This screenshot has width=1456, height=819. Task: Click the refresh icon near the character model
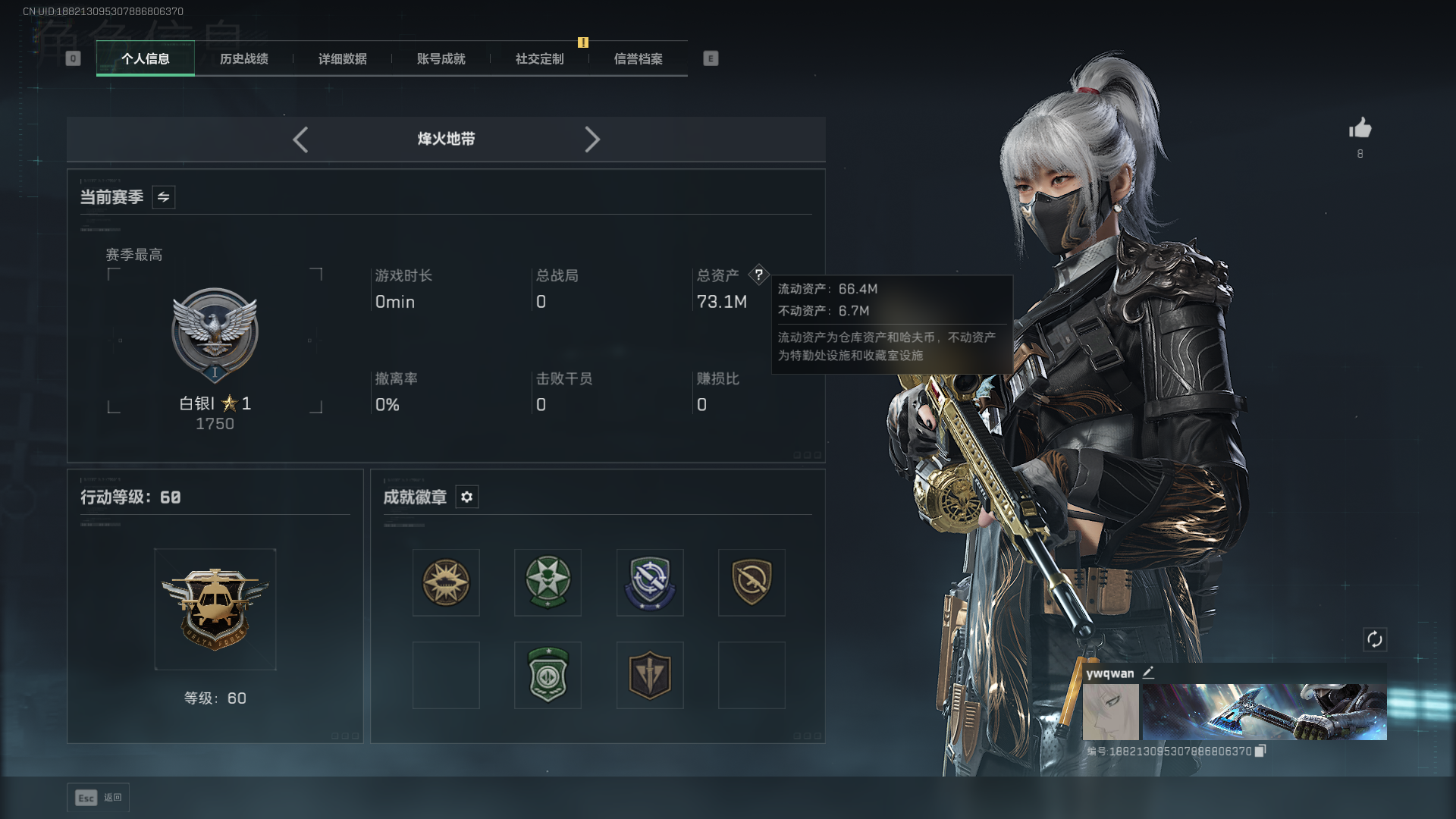(1376, 639)
